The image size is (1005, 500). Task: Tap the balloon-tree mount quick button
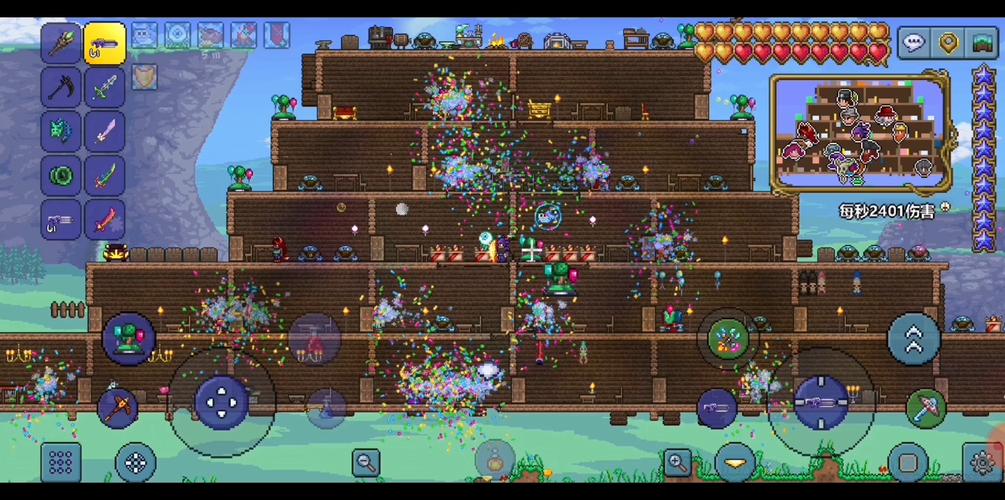[x=129, y=338]
